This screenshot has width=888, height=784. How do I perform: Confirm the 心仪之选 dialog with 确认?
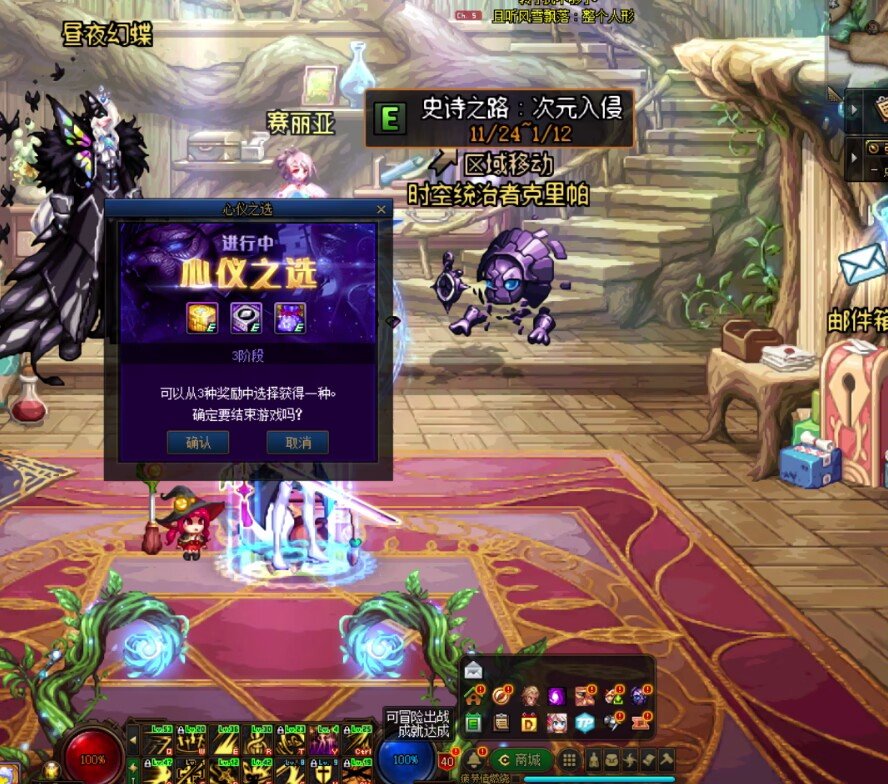199,442
